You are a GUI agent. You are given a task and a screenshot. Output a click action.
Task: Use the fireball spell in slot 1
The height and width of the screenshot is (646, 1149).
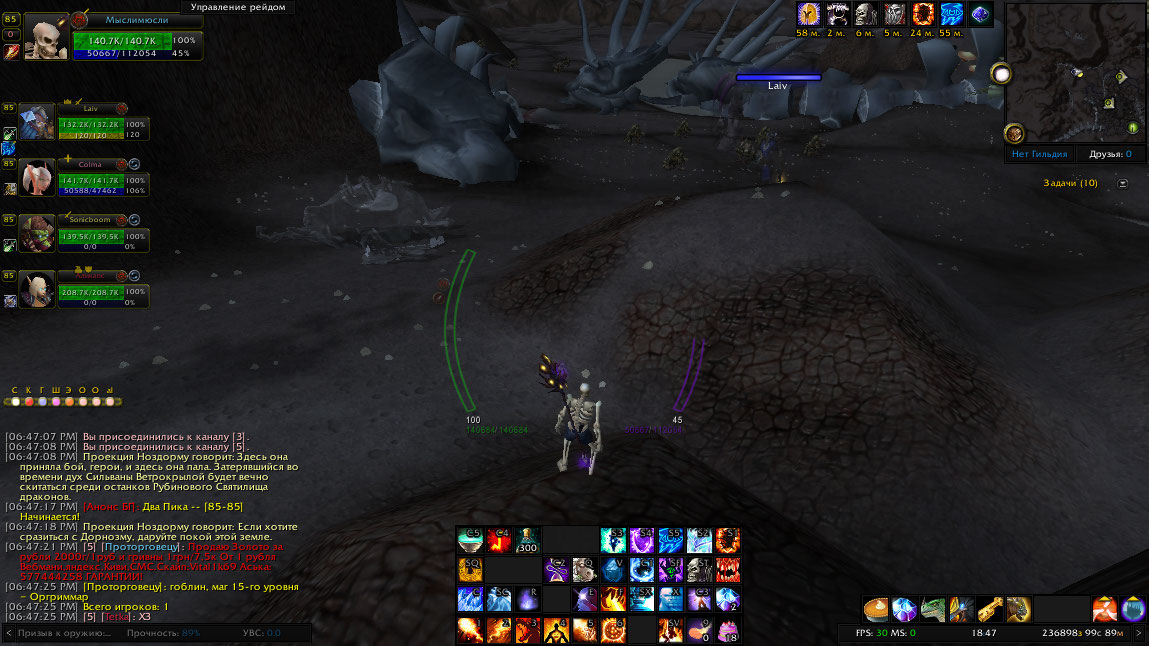(x=470, y=629)
